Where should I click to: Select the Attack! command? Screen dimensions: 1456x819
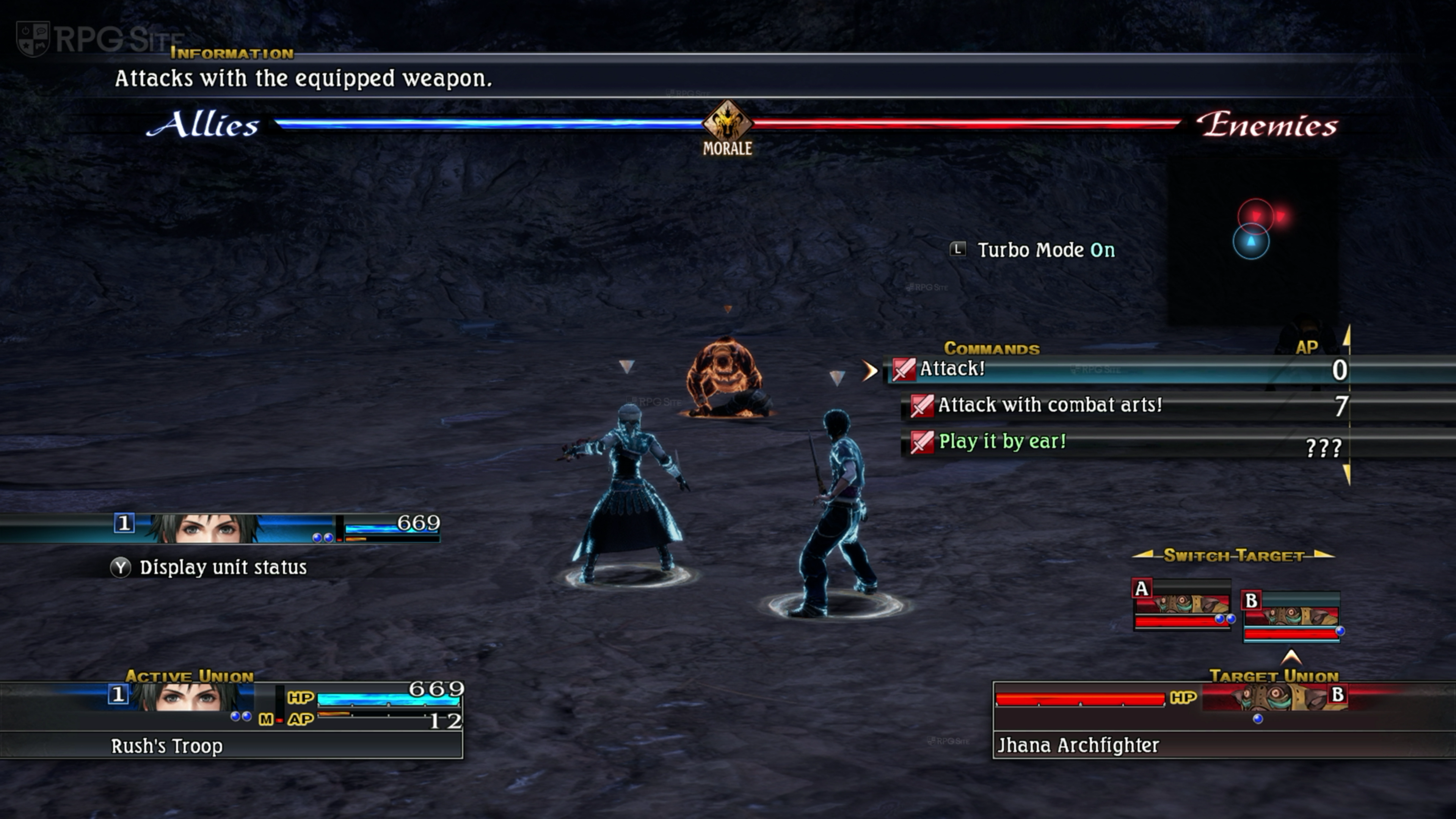point(953,369)
